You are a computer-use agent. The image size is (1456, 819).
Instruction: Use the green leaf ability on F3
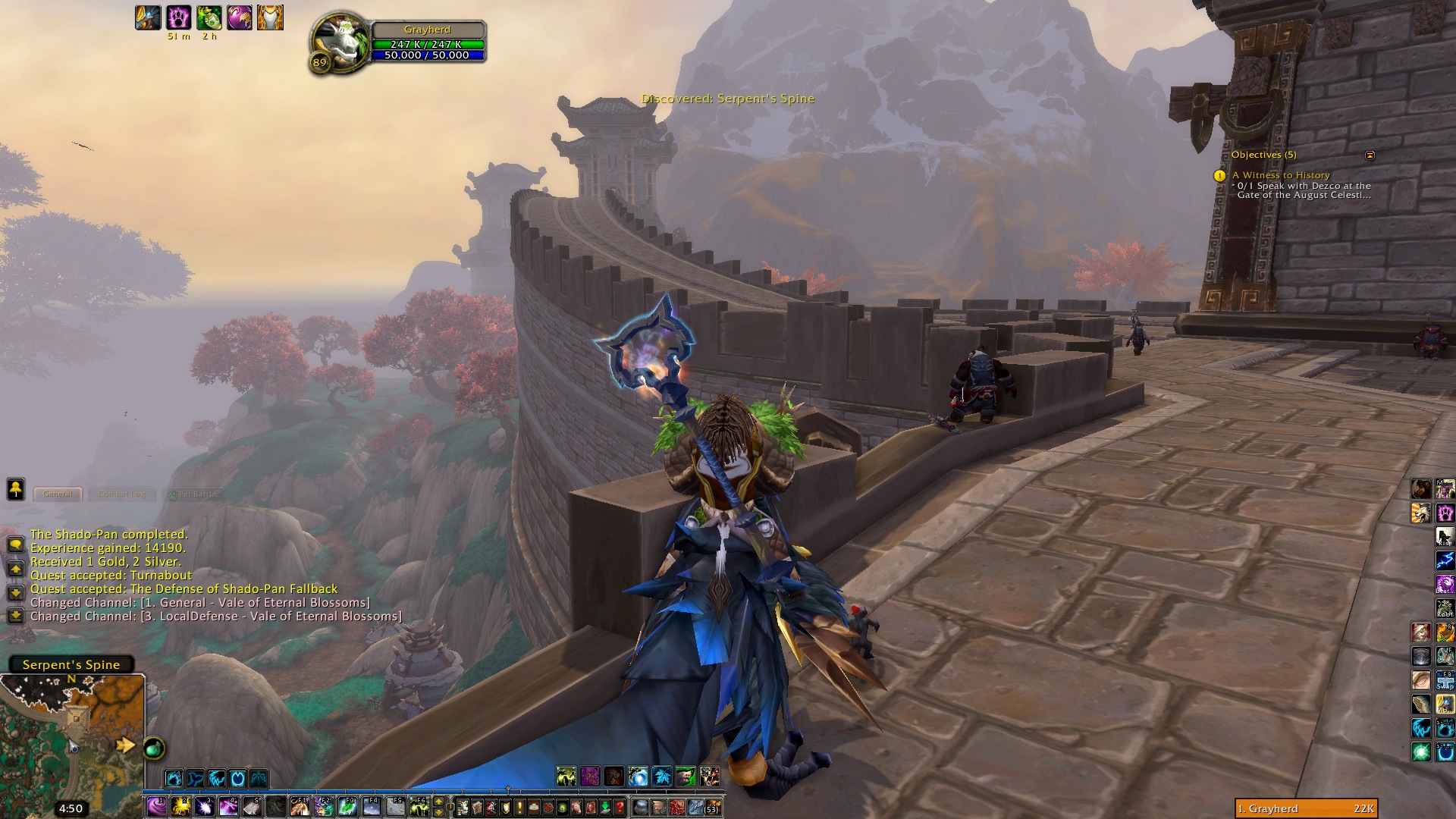pos(347,805)
